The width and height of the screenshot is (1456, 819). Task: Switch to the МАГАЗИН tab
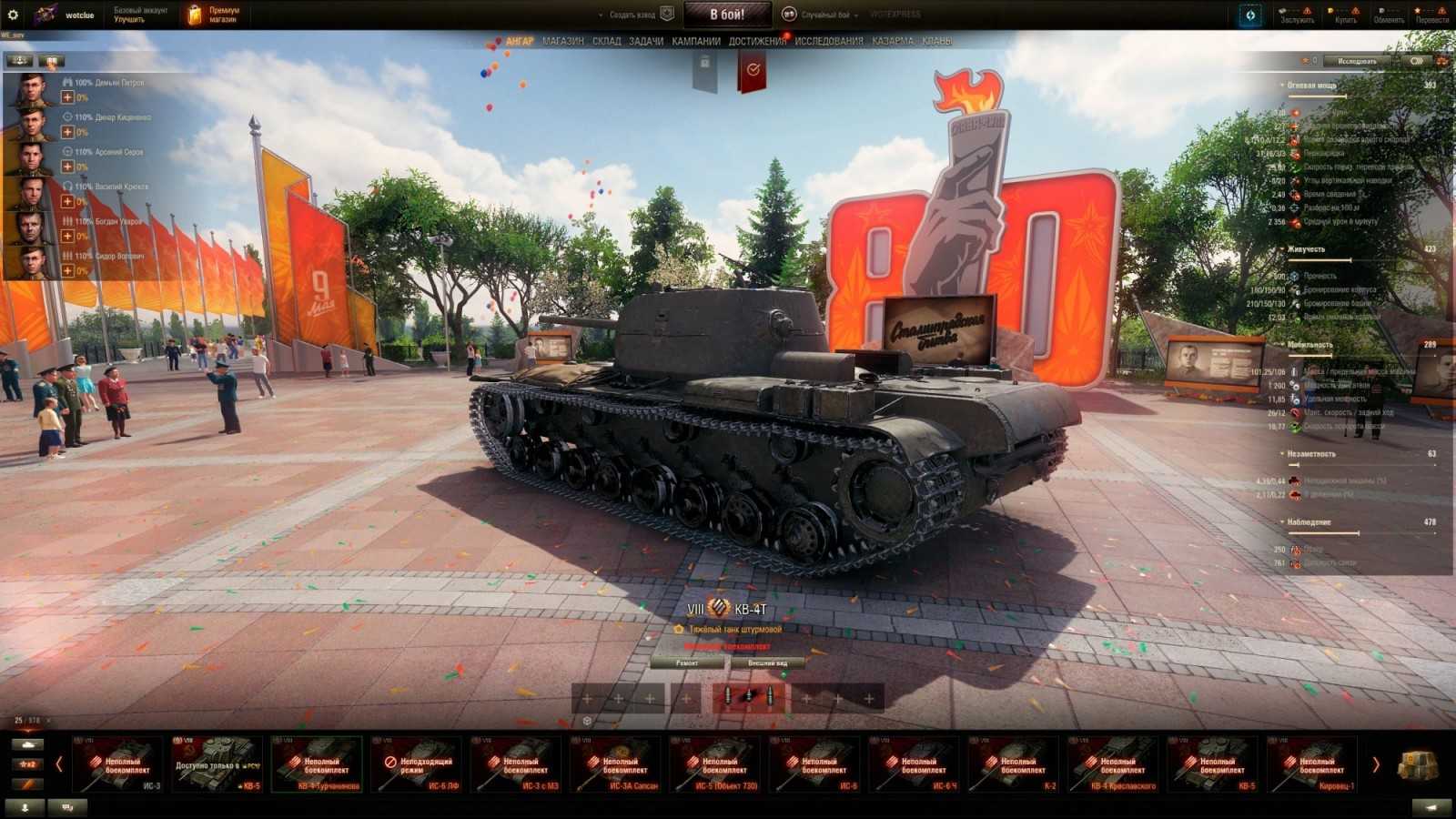point(564,40)
